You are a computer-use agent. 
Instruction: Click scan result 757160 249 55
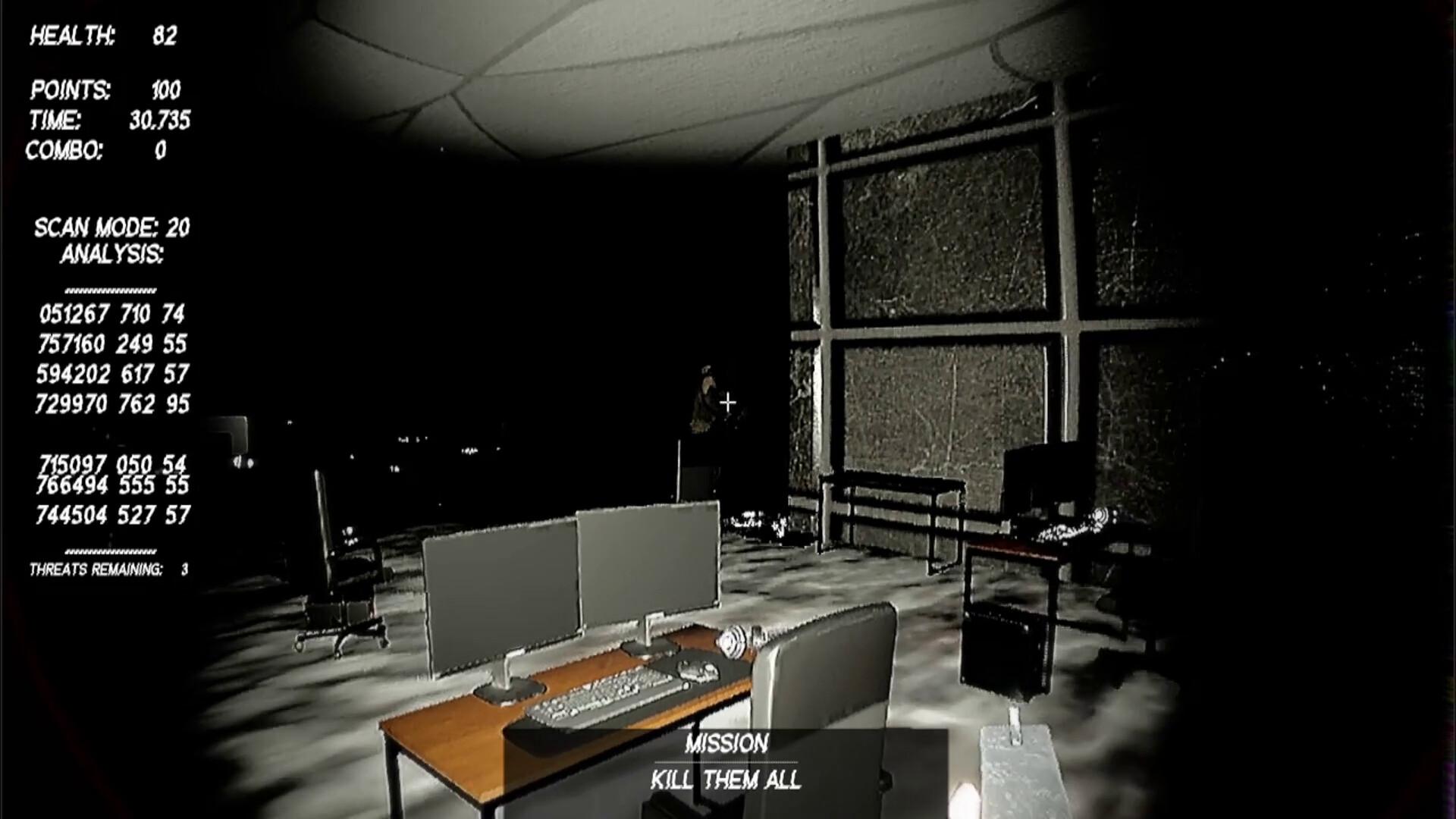tap(115, 343)
